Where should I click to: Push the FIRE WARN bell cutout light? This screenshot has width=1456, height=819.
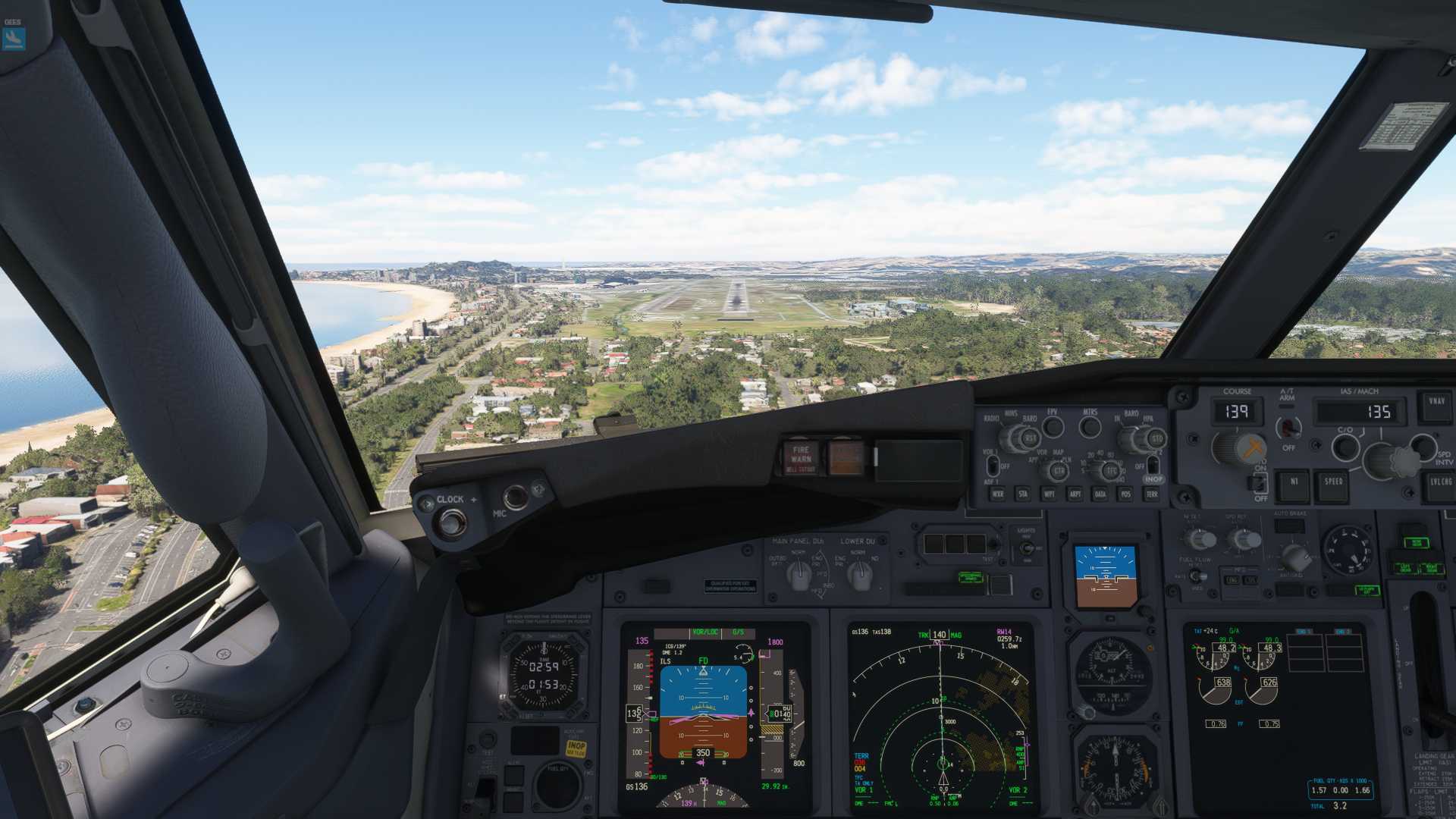tap(801, 458)
